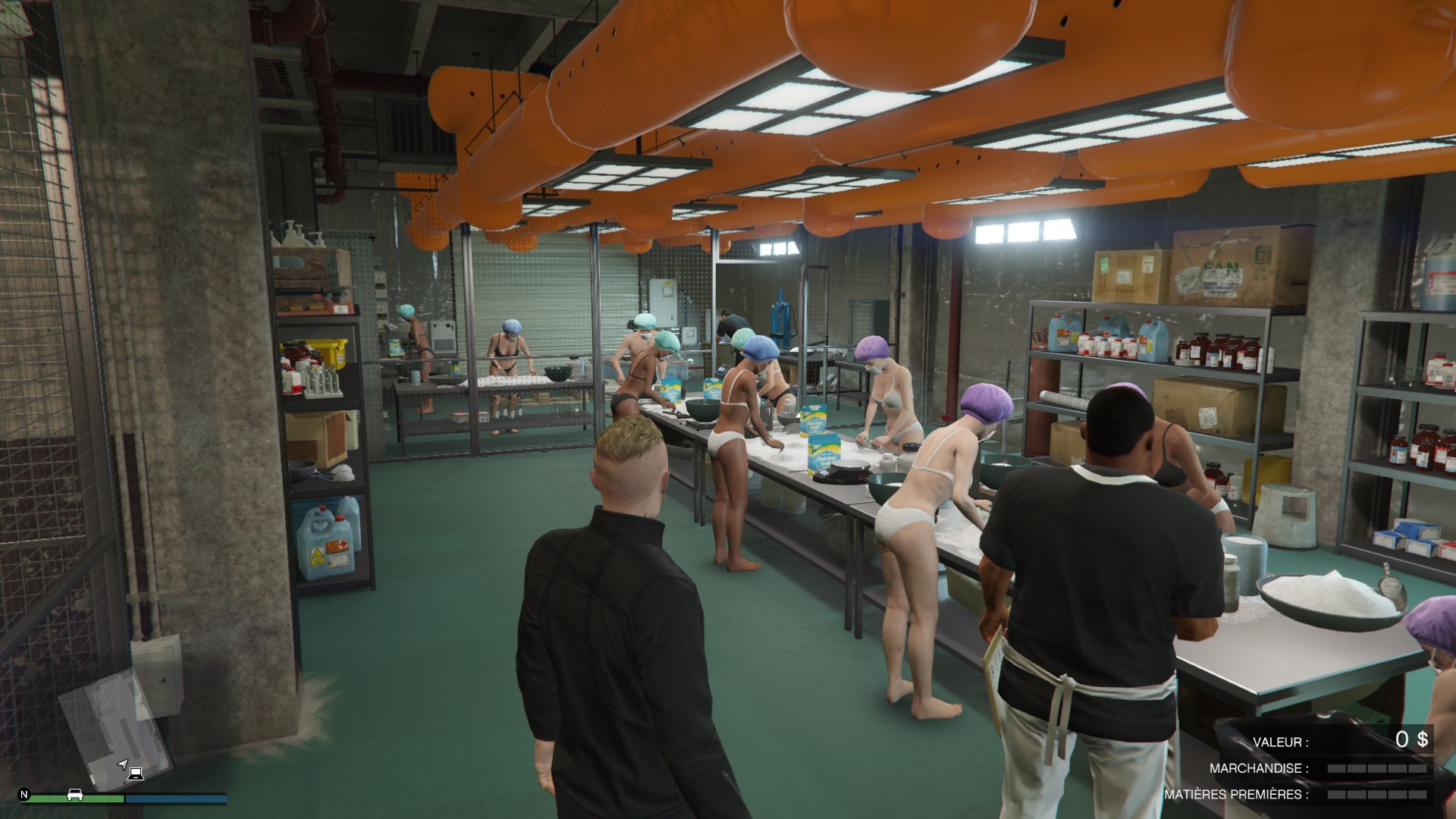Click the MARCHANDISE label text
The width and height of the screenshot is (1456, 819).
tap(1259, 768)
